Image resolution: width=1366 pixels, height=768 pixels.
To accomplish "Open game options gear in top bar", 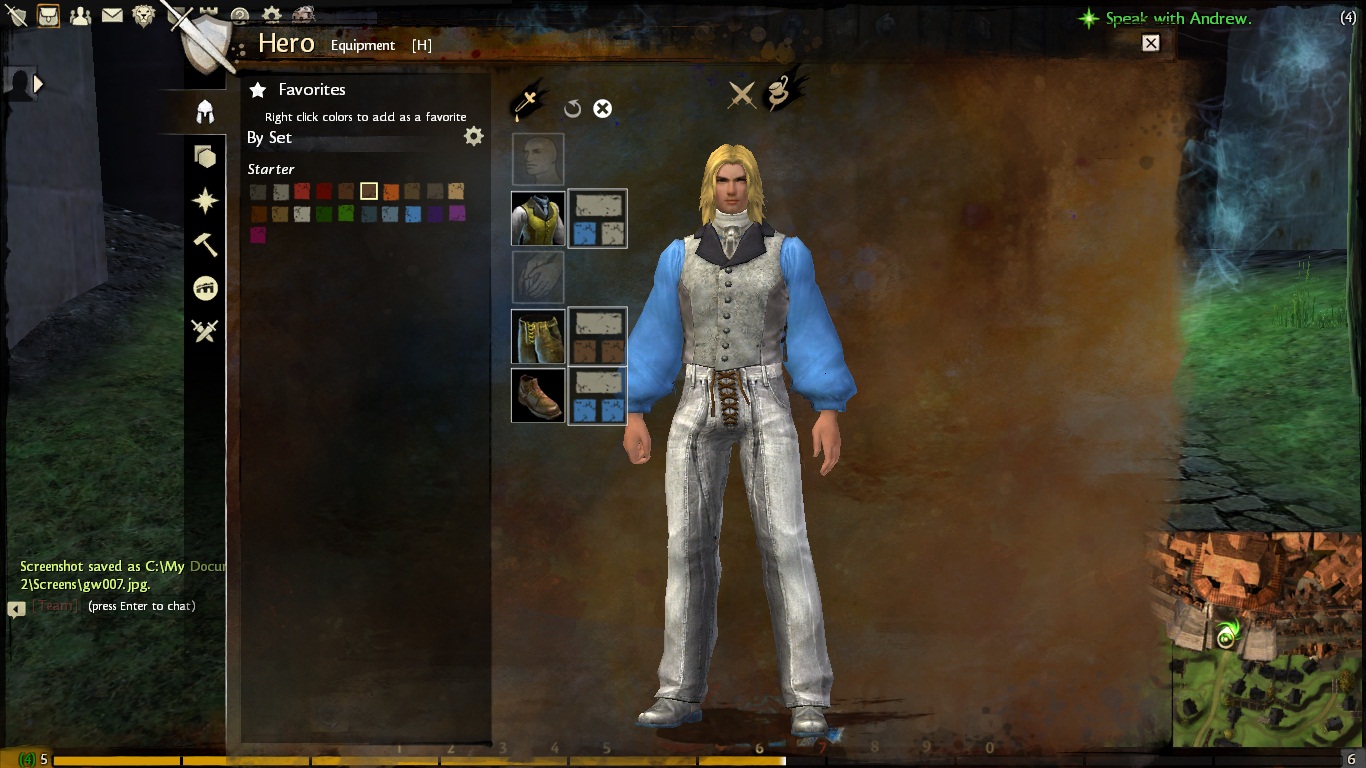I will [271, 15].
